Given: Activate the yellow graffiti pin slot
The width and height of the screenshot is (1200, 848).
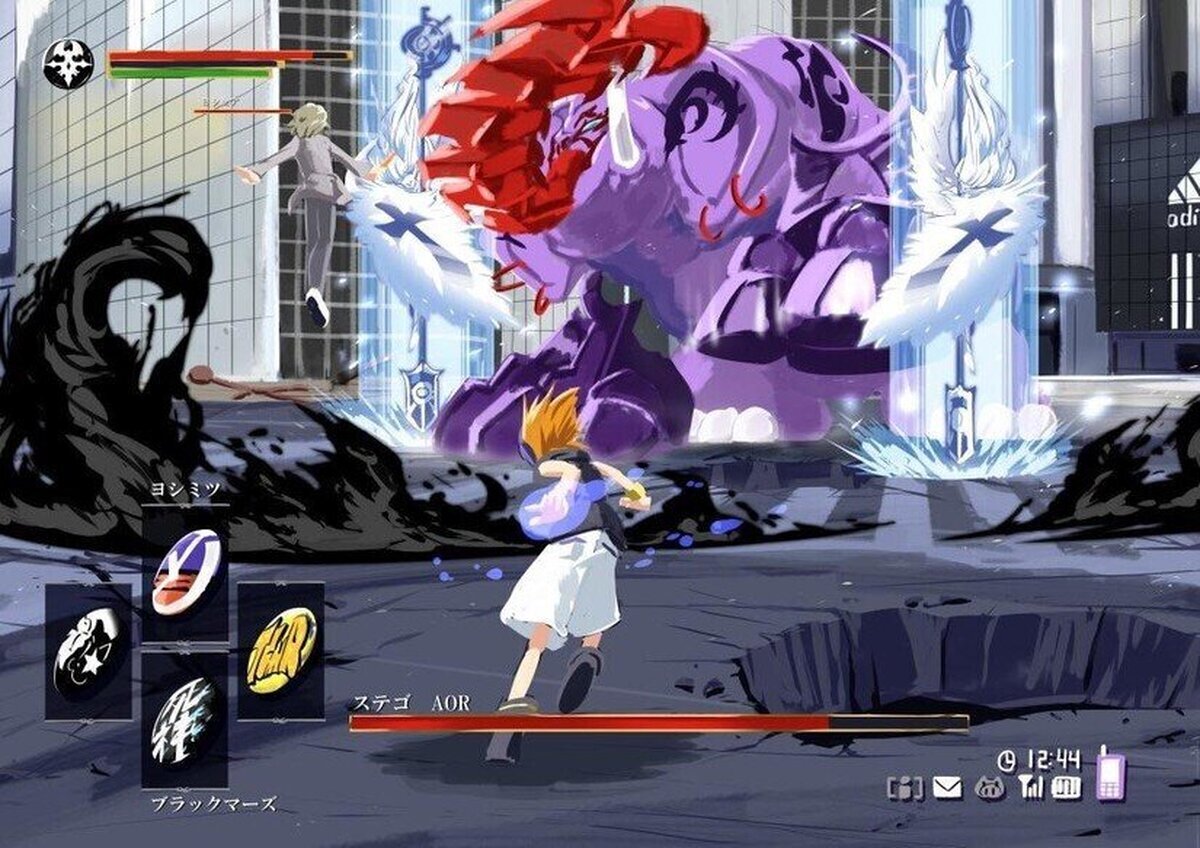Looking at the screenshot, I should pyautogui.click(x=281, y=649).
